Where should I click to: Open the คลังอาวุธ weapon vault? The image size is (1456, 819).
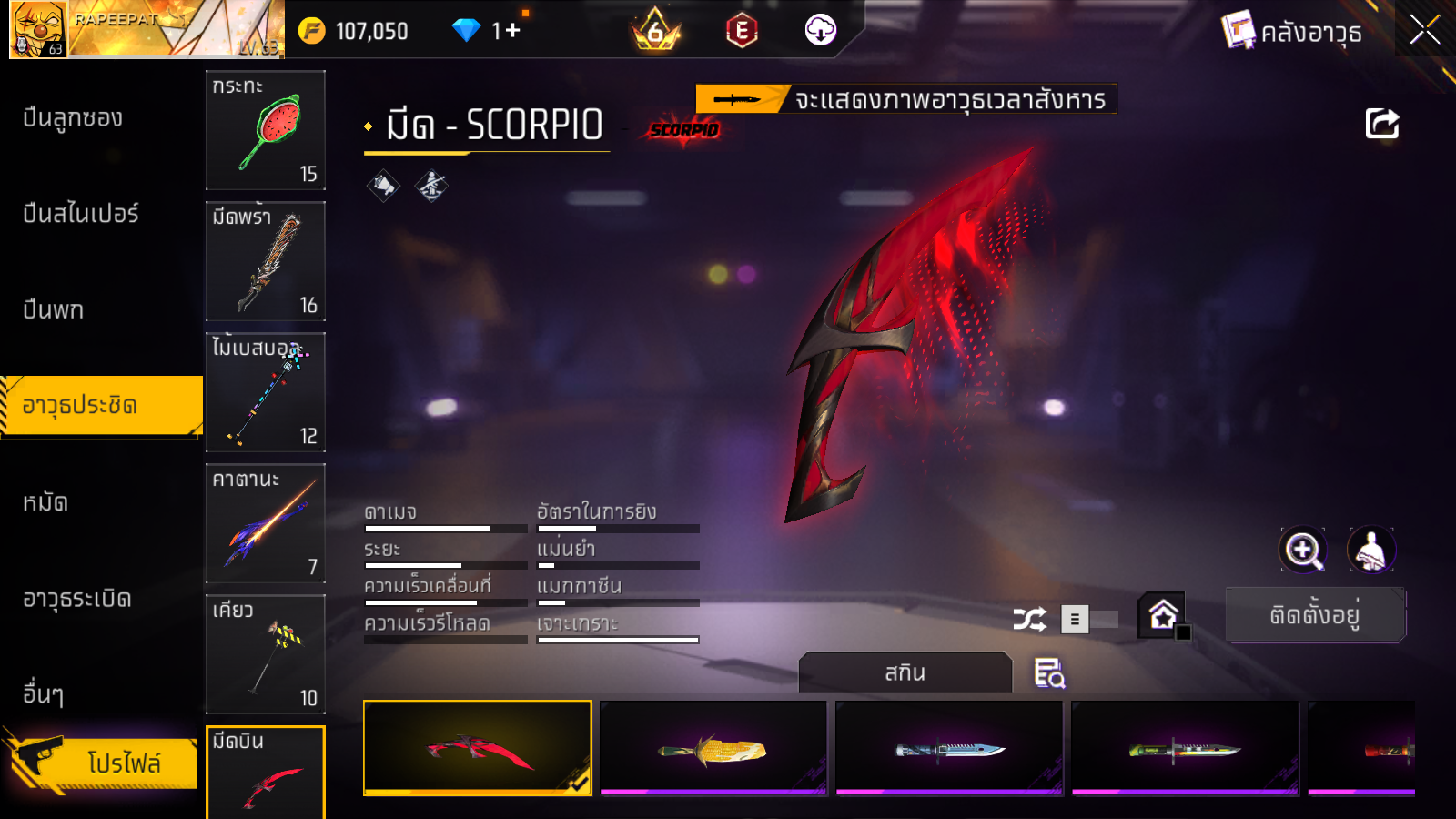1292,32
